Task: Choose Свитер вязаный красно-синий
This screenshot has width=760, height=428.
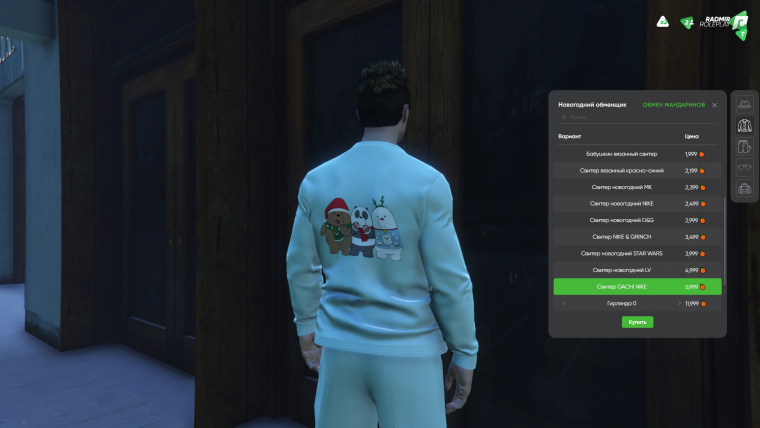Action: 636,171
